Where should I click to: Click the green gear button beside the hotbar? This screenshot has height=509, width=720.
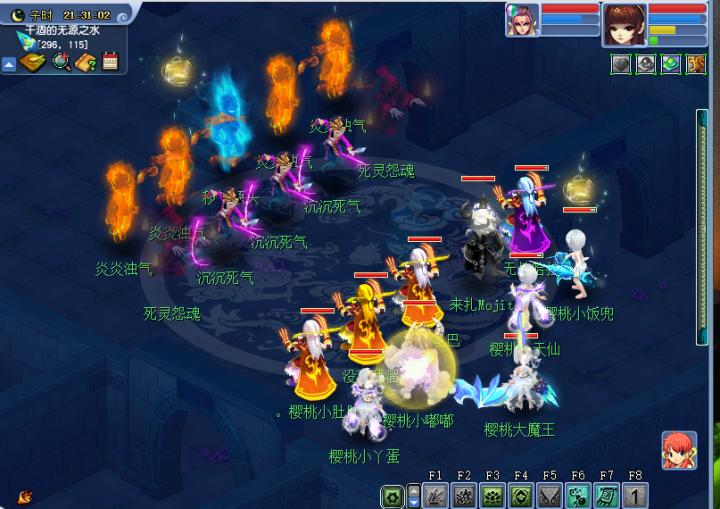coord(393,495)
